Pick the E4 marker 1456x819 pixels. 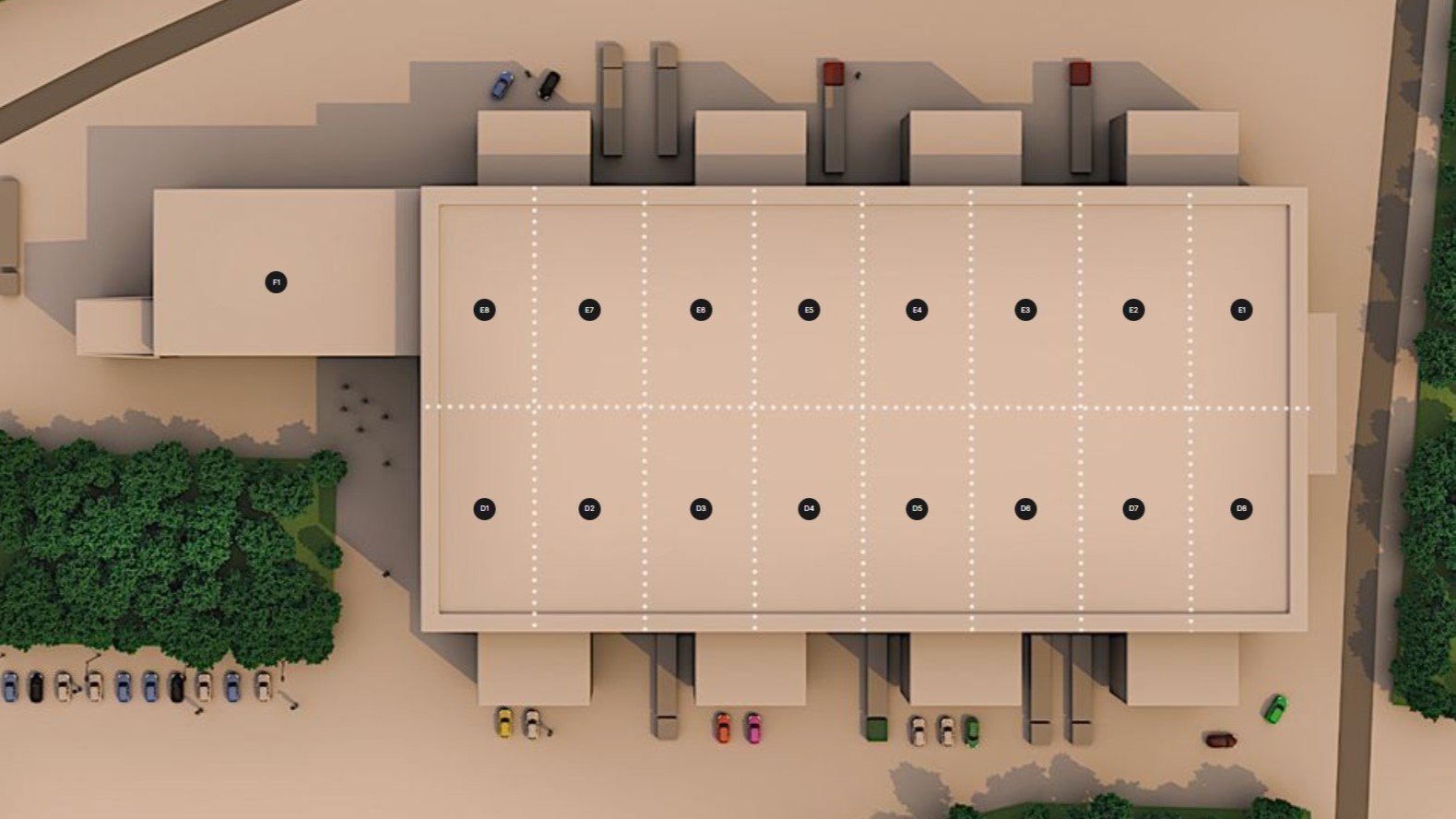(917, 310)
